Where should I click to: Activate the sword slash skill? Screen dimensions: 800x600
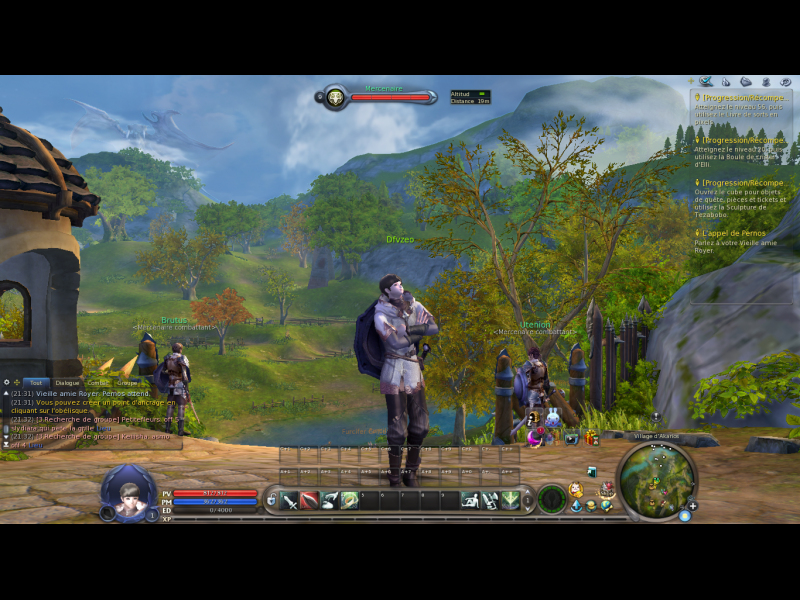pyautogui.click(x=290, y=500)
